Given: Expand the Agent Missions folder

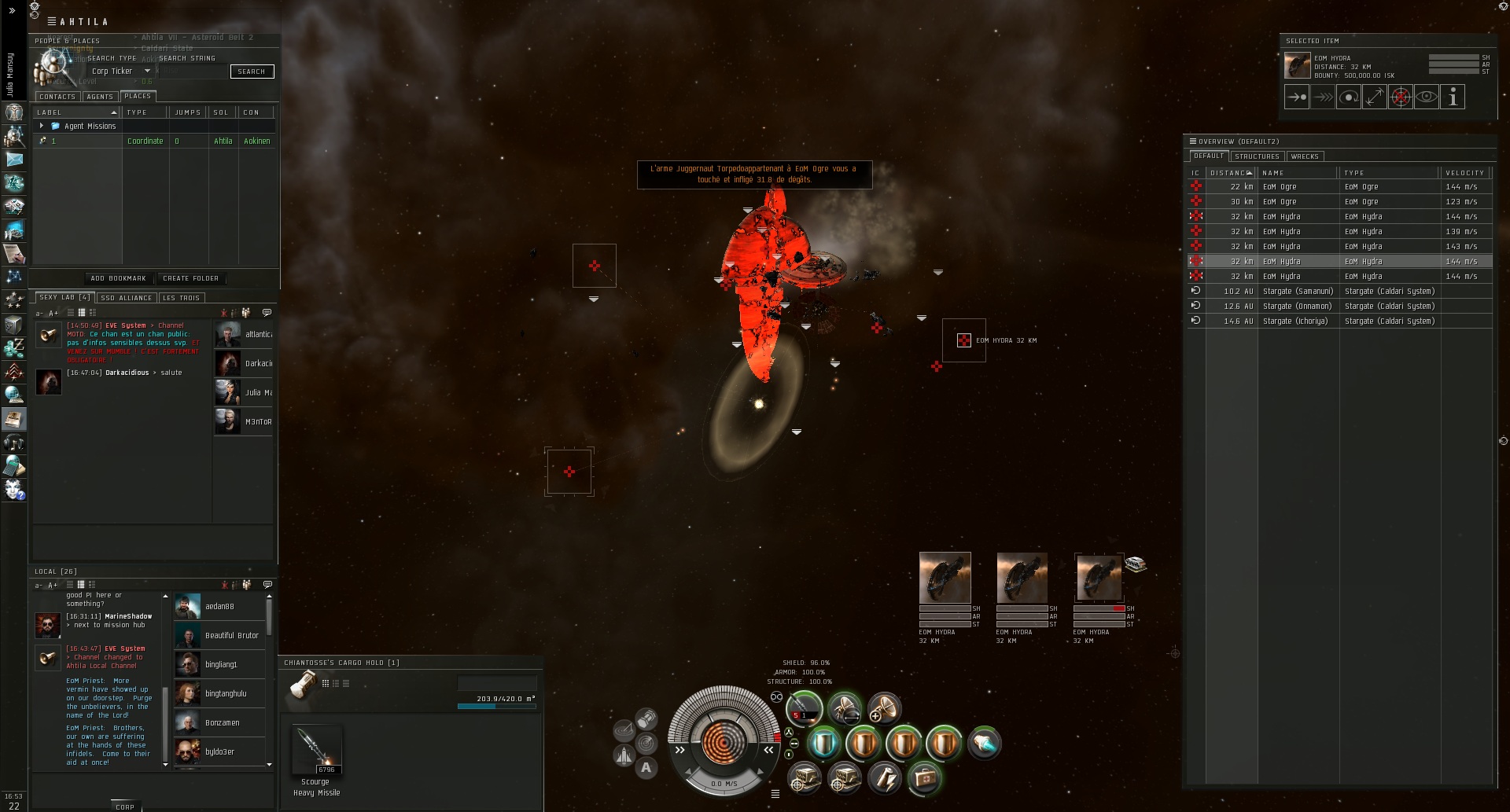Looking at the screenshot, I should [x=42, y=126].
